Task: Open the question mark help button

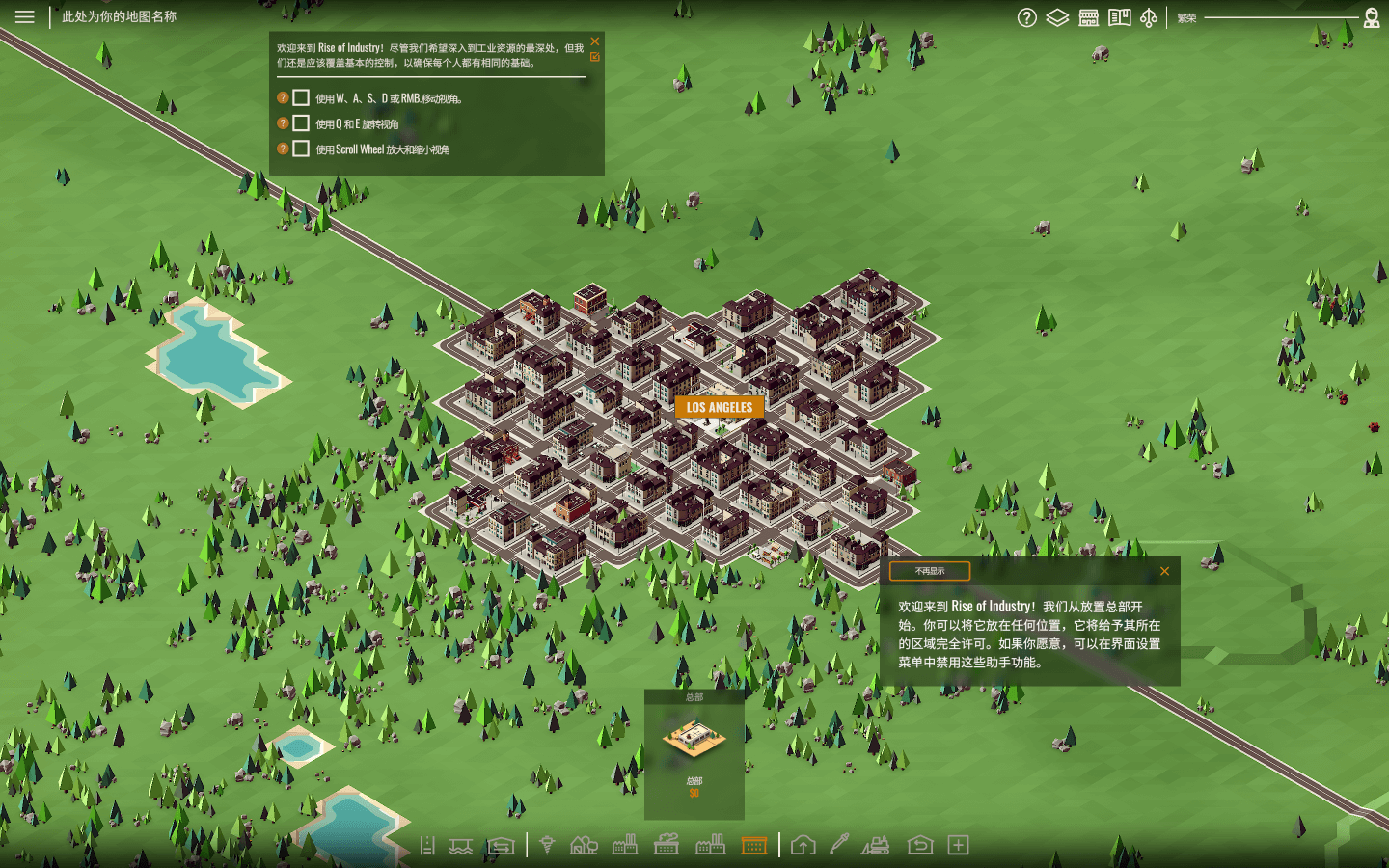Action: coord(1027,17)
